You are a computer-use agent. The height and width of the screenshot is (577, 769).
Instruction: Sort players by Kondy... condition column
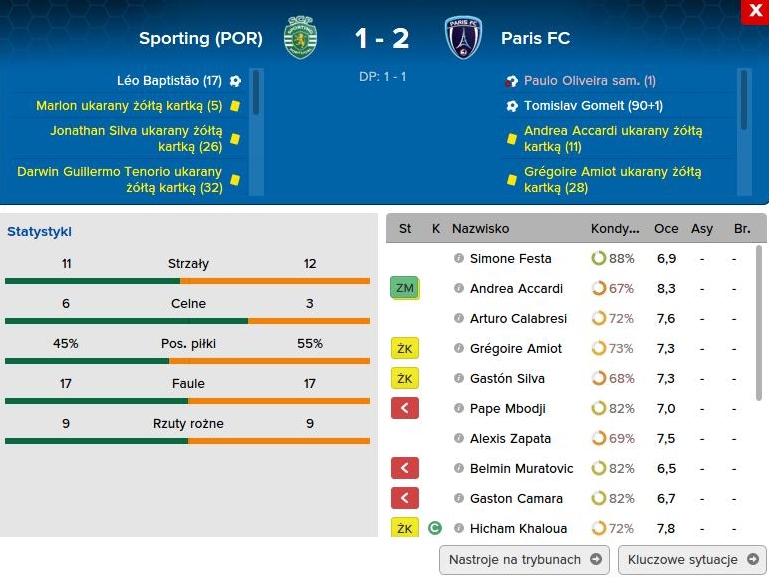[614, 229]
